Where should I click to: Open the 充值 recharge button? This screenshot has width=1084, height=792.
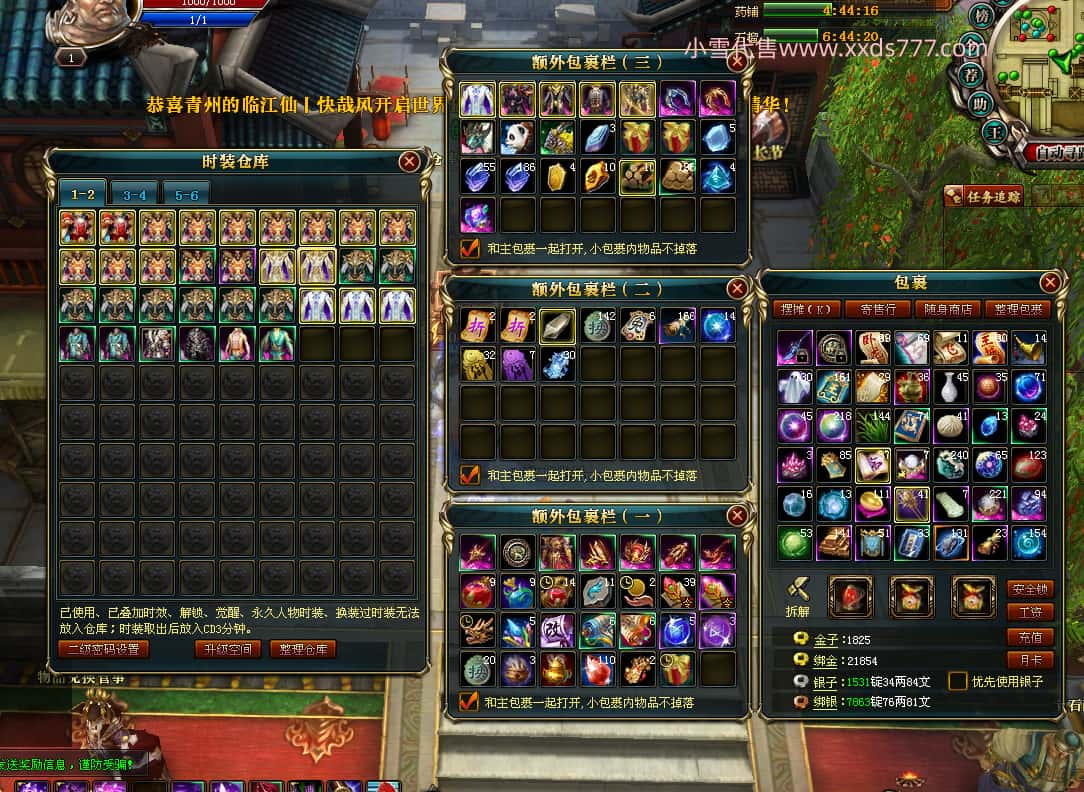coord(1029,637)
